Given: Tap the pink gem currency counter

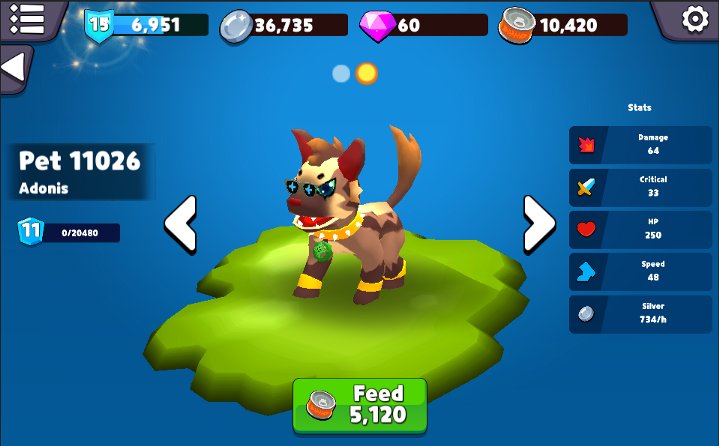Looking at the screenshot, I should (x=422, y=25).
